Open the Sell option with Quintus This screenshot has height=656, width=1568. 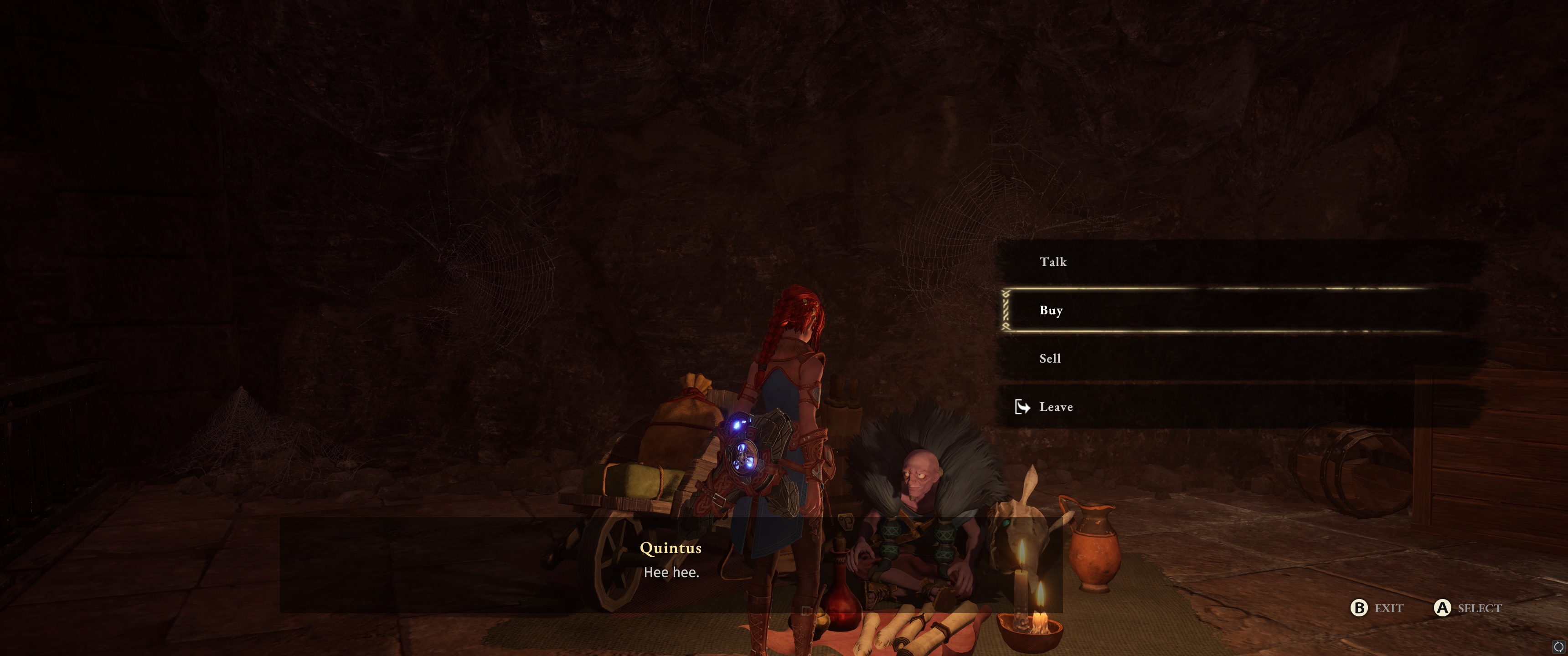tap(1050, 359)
